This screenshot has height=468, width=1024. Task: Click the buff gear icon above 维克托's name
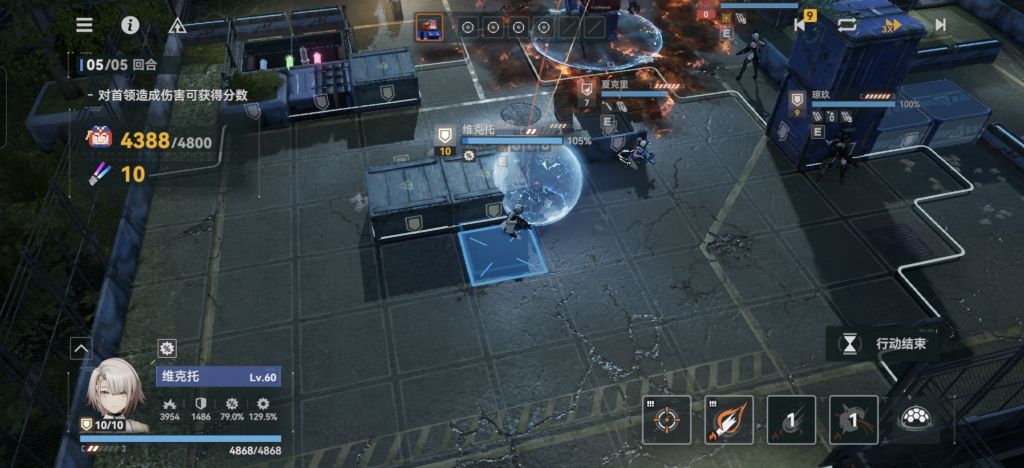click(167, 348)
